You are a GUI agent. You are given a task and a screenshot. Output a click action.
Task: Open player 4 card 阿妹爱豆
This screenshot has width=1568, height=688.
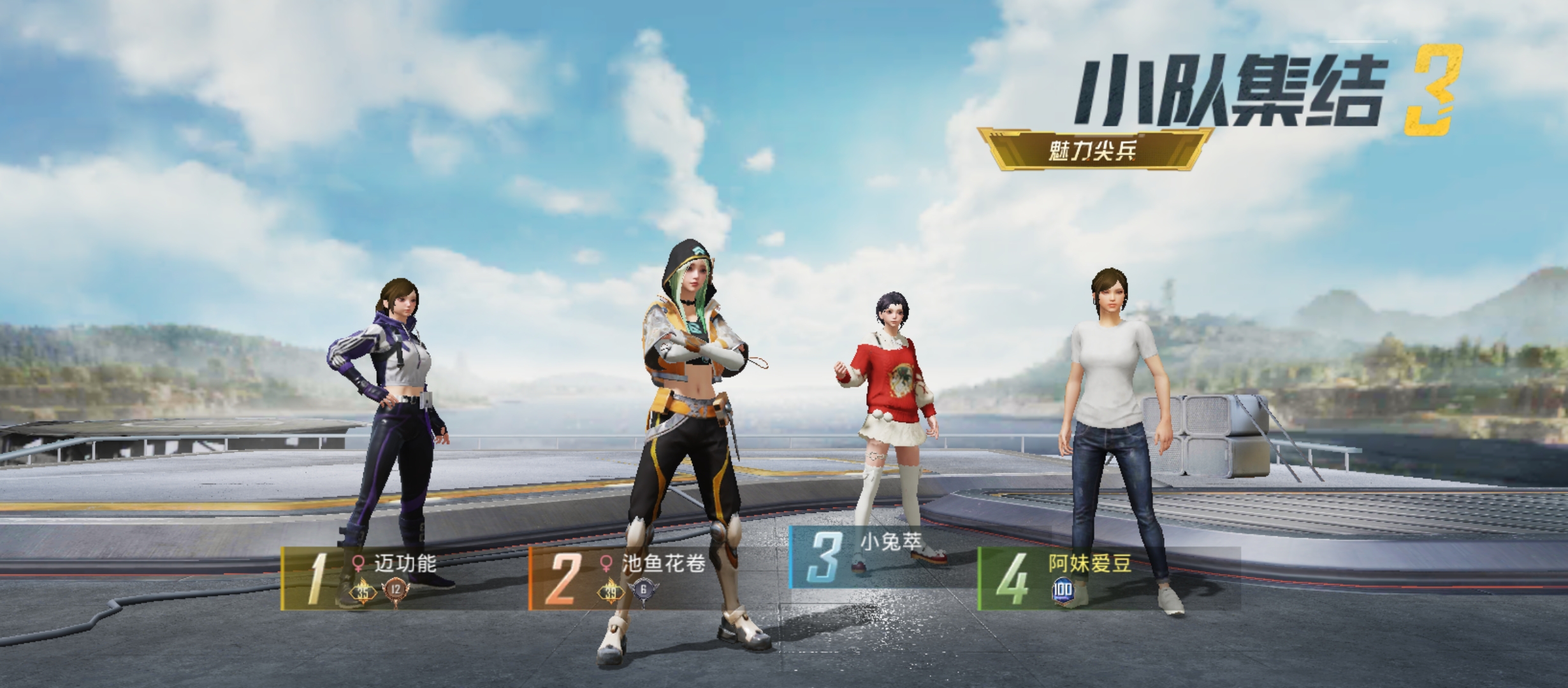point(1108,578)
